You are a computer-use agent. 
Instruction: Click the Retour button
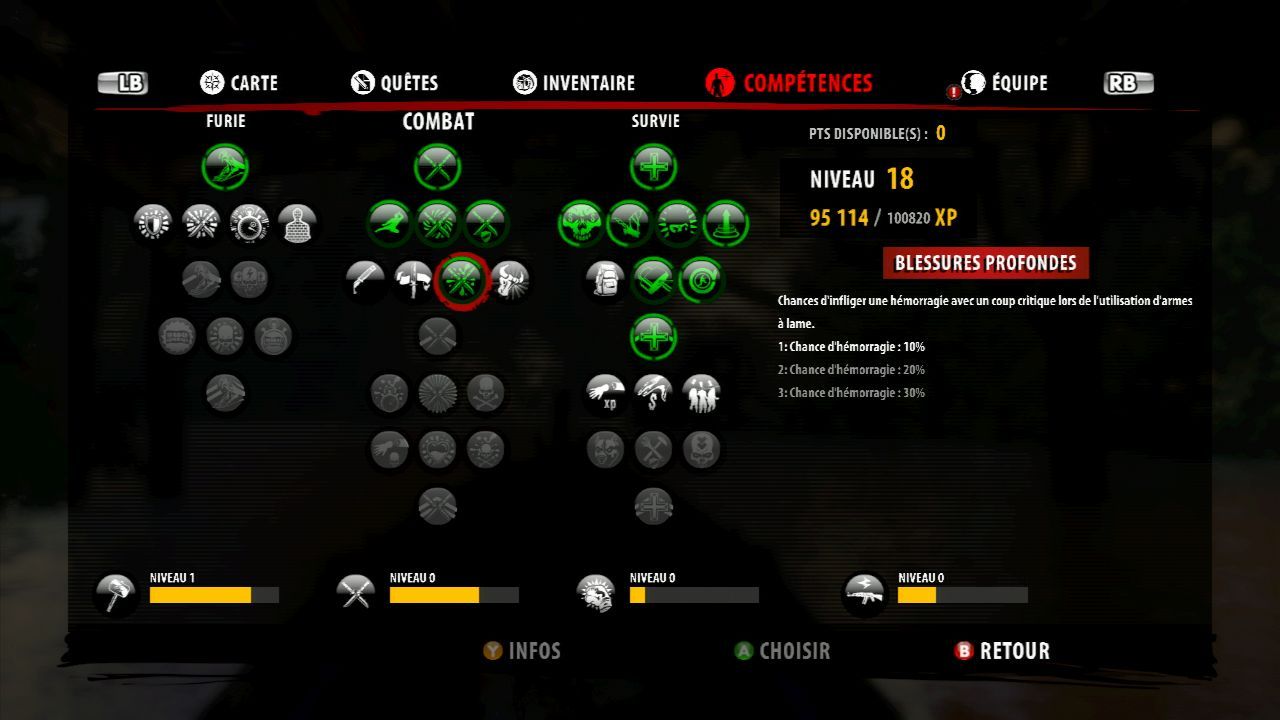click(1002, 651)
